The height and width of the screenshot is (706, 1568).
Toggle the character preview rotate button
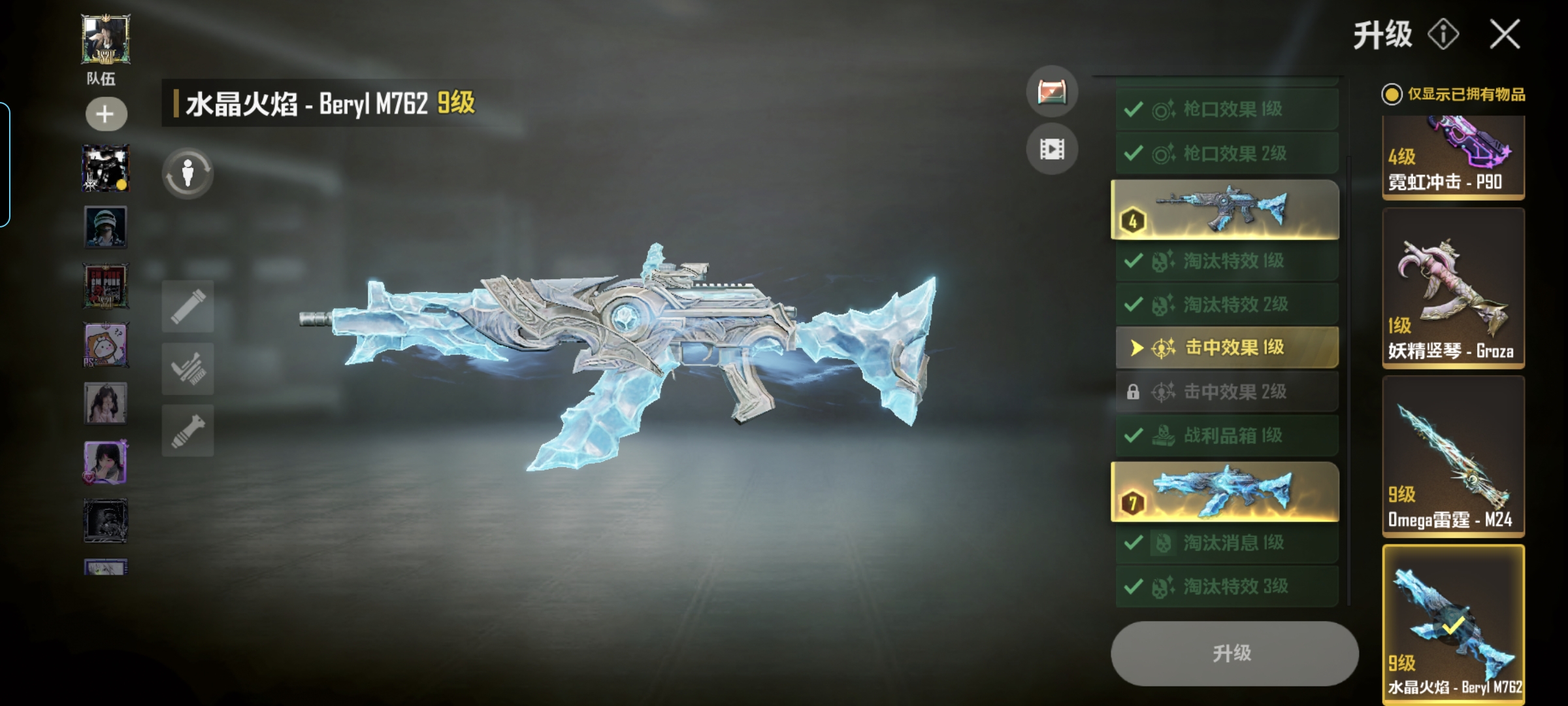(188, 174)
